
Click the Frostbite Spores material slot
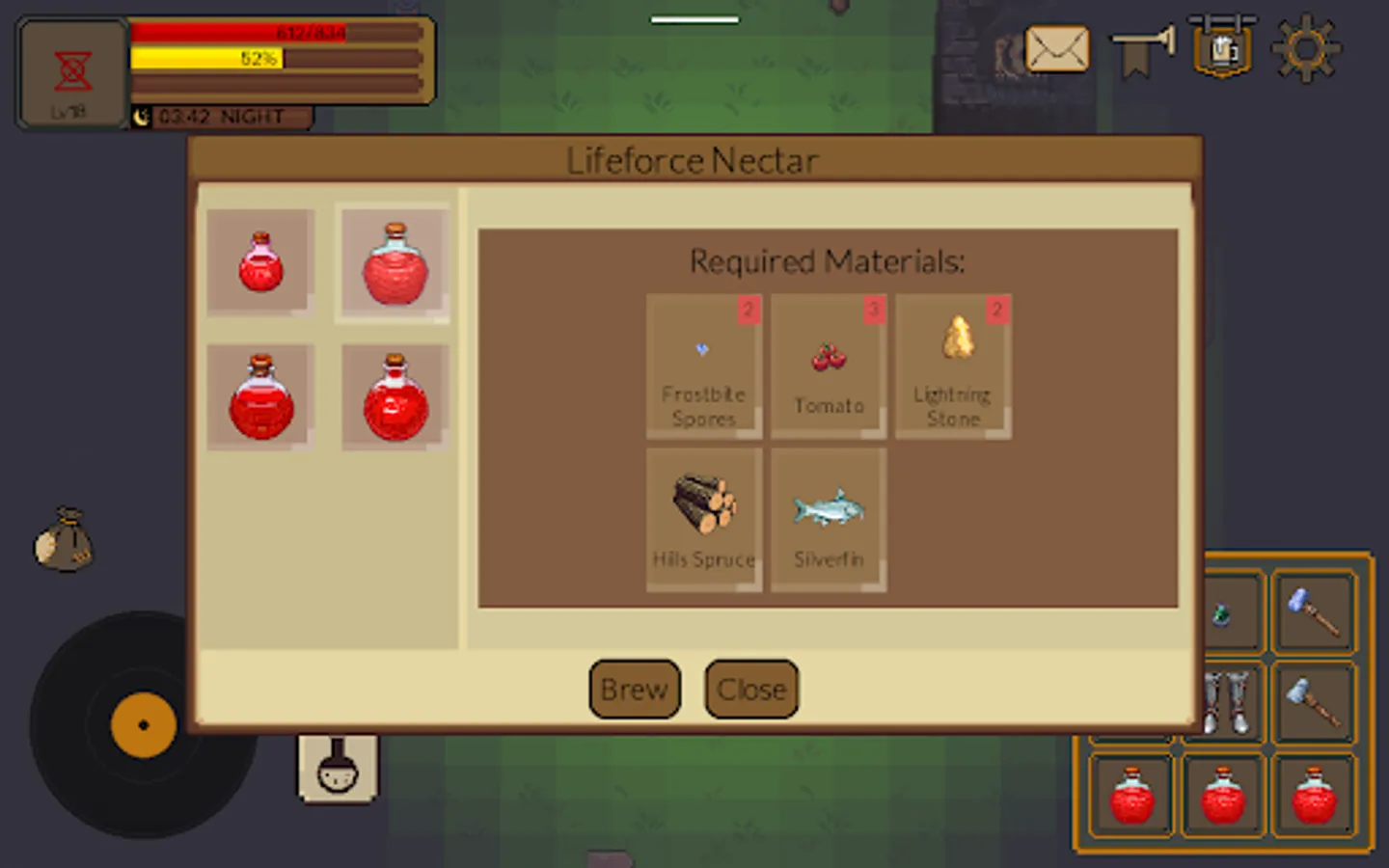click(702, 366)
